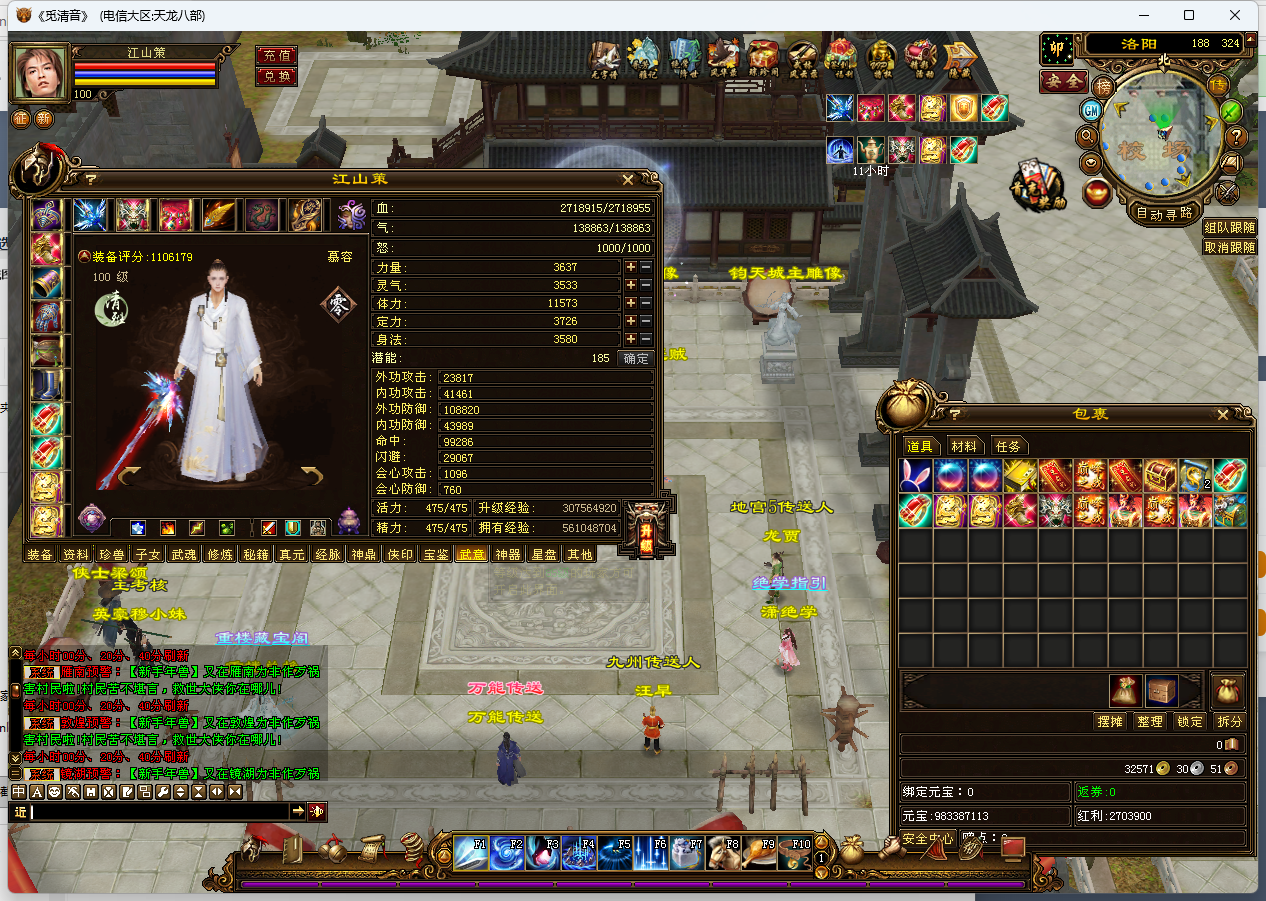Image resolution: width=1266 pixels, height=901 pixels.
Task: Confirm potential points with 确定
Action: point(635,358)
